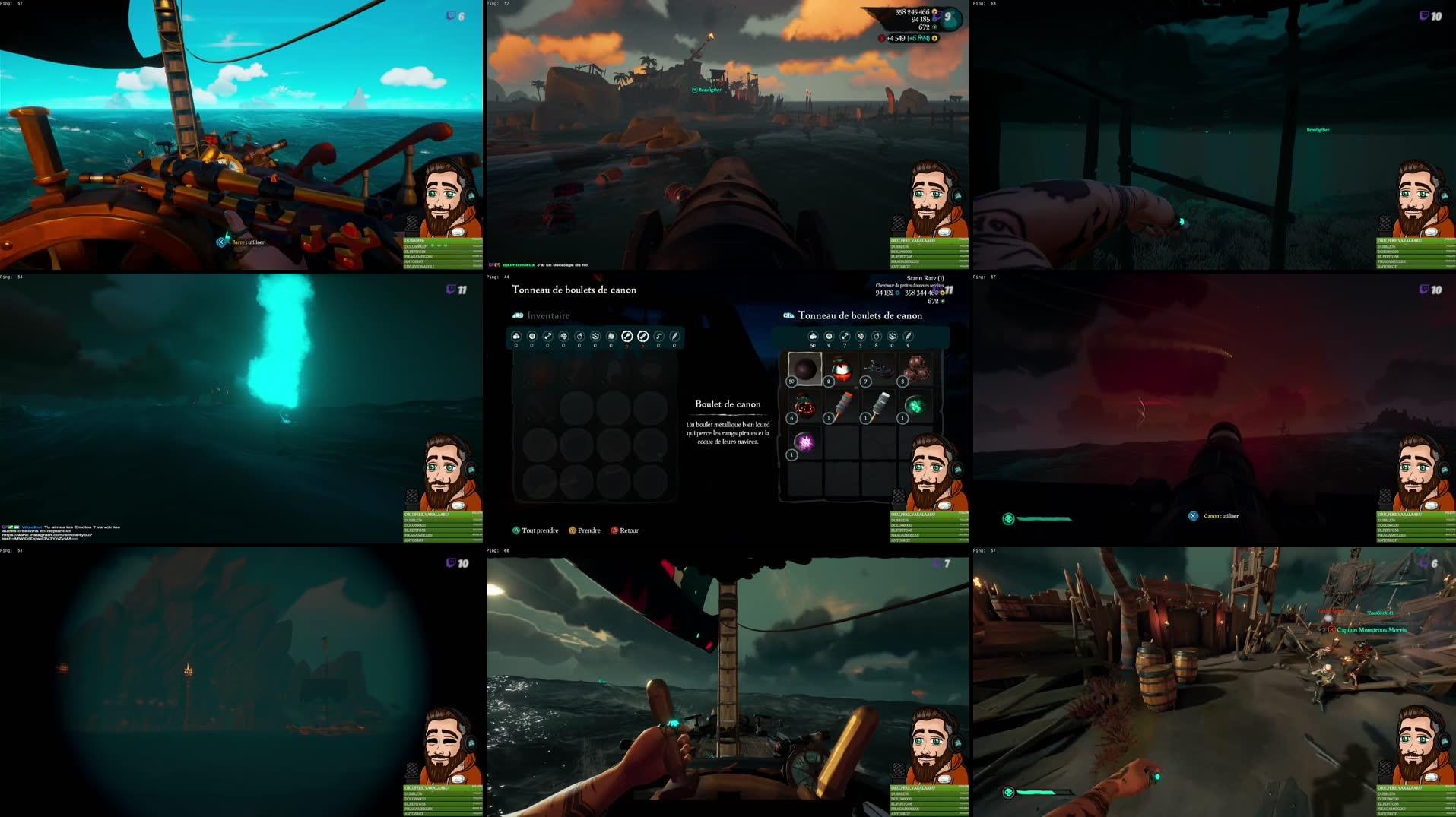Click the Retour button
1456x817 pixels.
coord(626,530)
